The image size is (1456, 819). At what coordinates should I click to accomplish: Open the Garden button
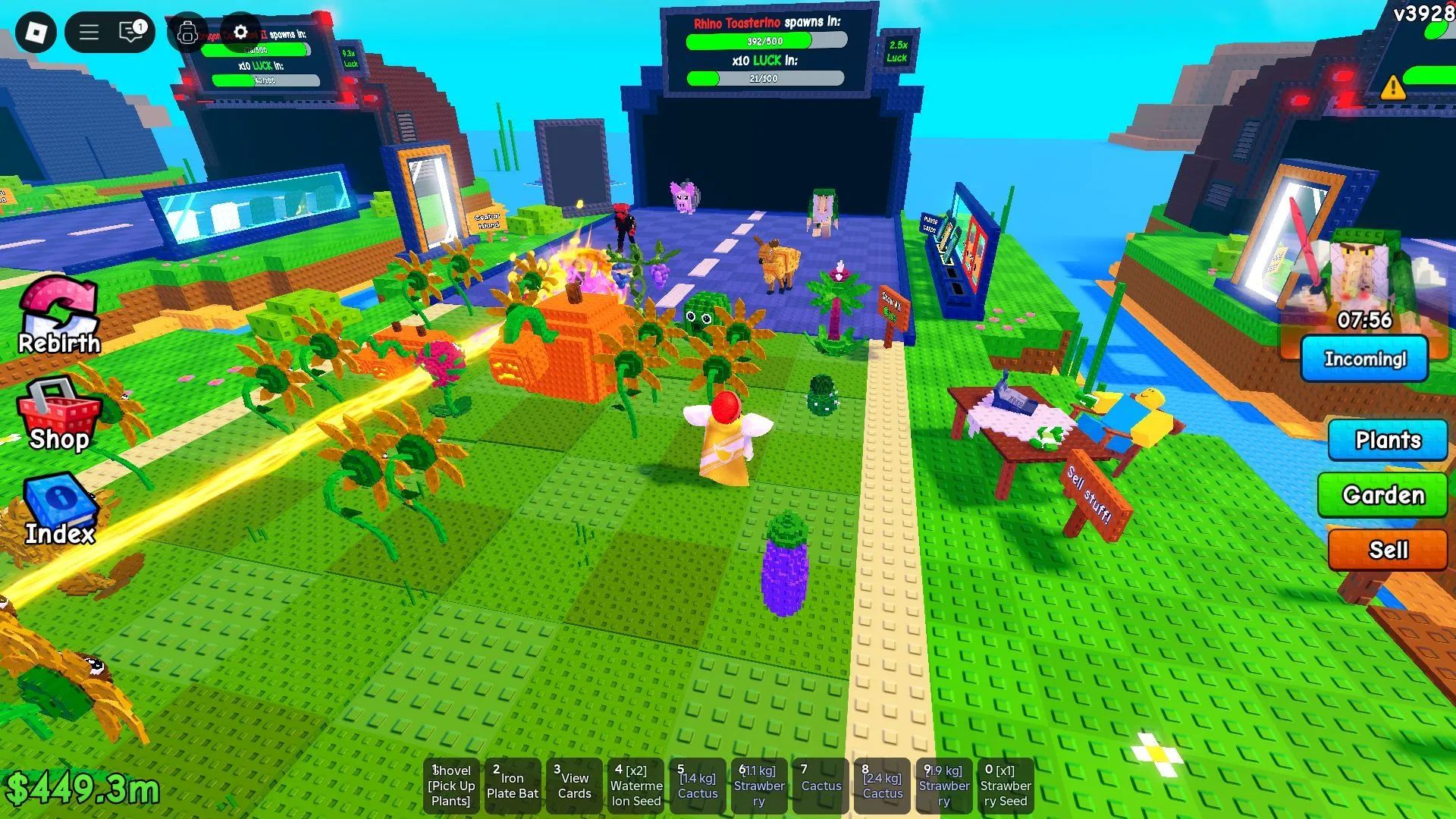[1382, 495]
